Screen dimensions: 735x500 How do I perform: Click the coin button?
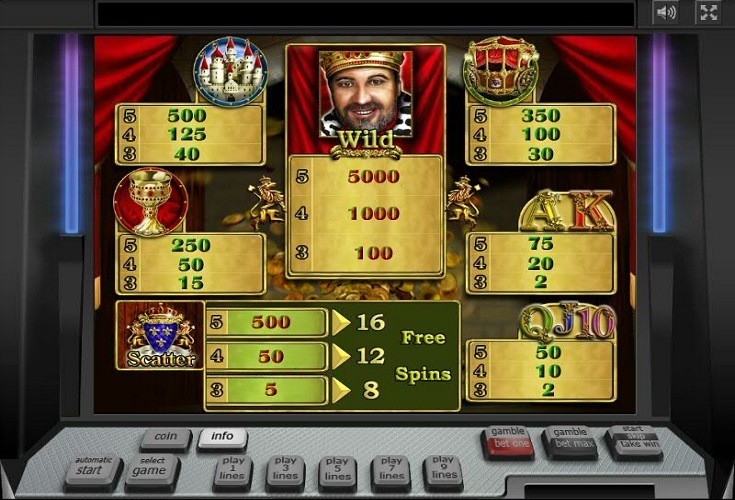coord(165,437)
